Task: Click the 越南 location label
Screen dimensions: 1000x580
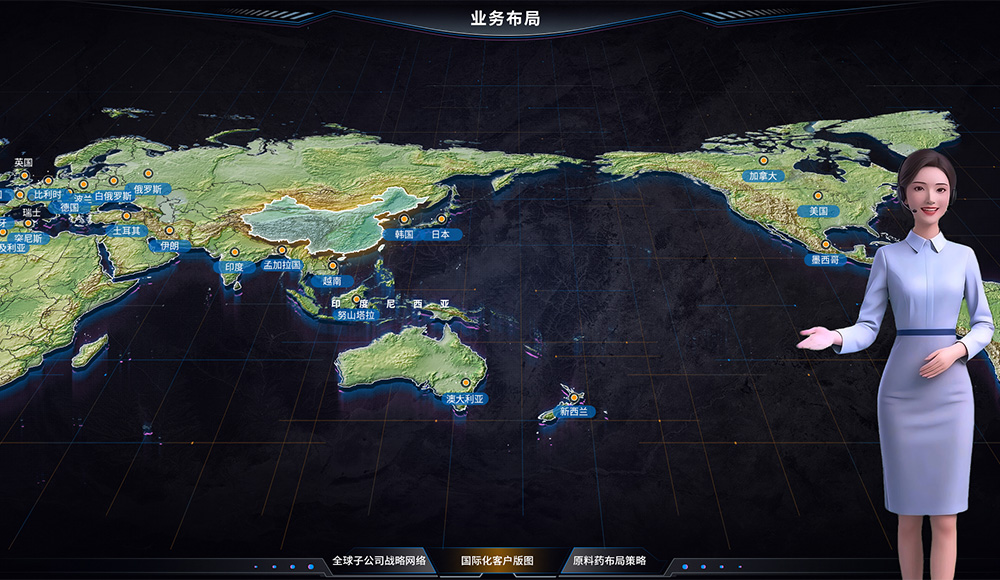Action: [x=332, y=281]
